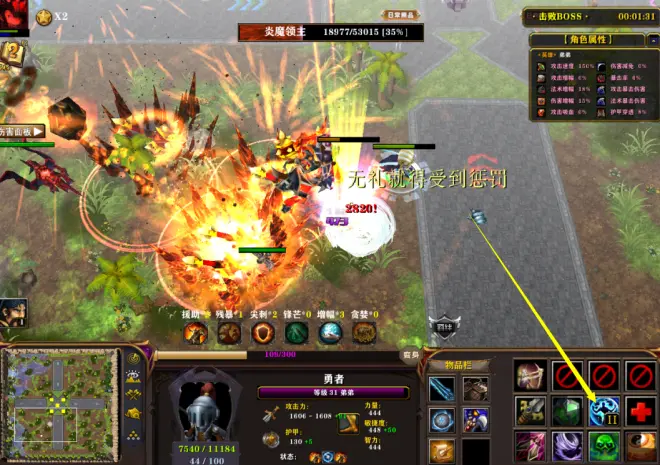
Task: Click the blue round shield inventory item
Action: coord(442,421)
